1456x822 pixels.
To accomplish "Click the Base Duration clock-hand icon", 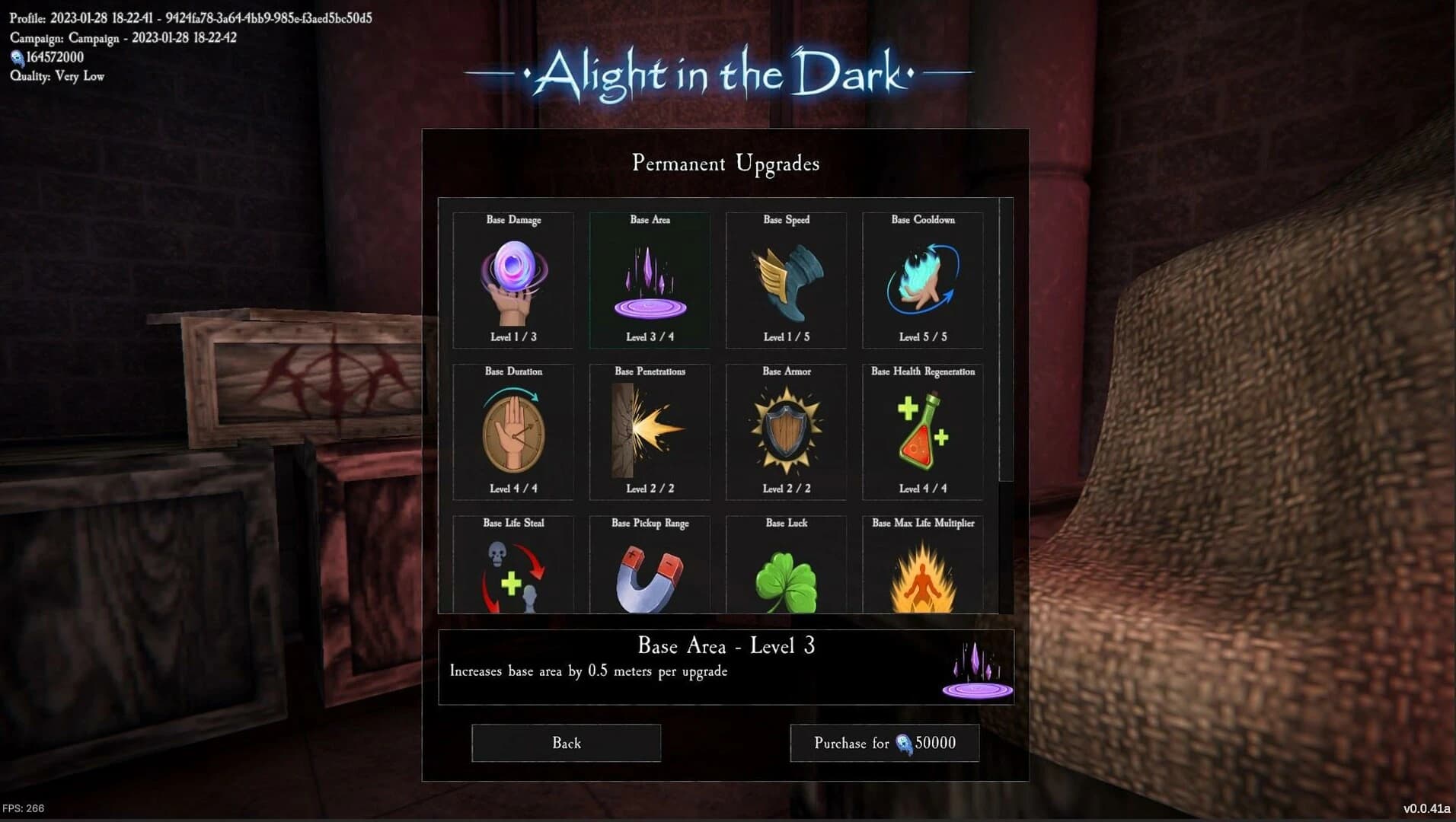I will click(x=514, y=432).
